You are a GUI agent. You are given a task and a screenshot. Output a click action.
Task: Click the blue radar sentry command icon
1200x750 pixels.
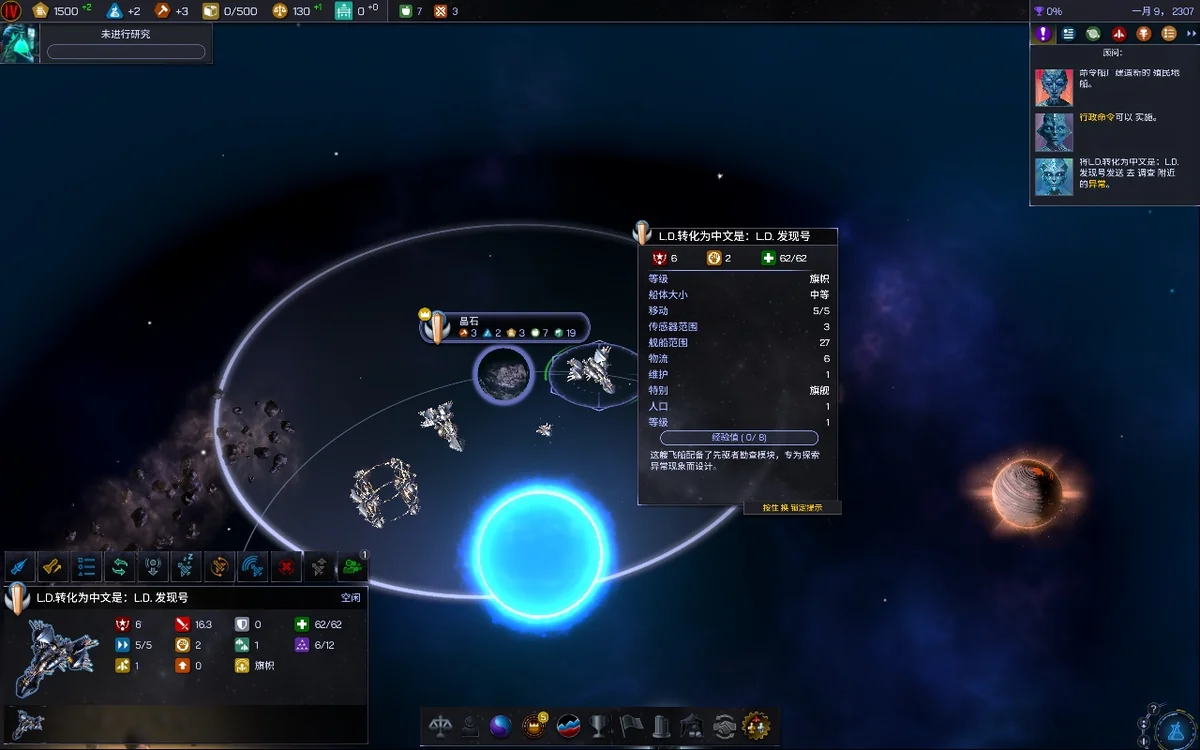(x=252, y=567)
